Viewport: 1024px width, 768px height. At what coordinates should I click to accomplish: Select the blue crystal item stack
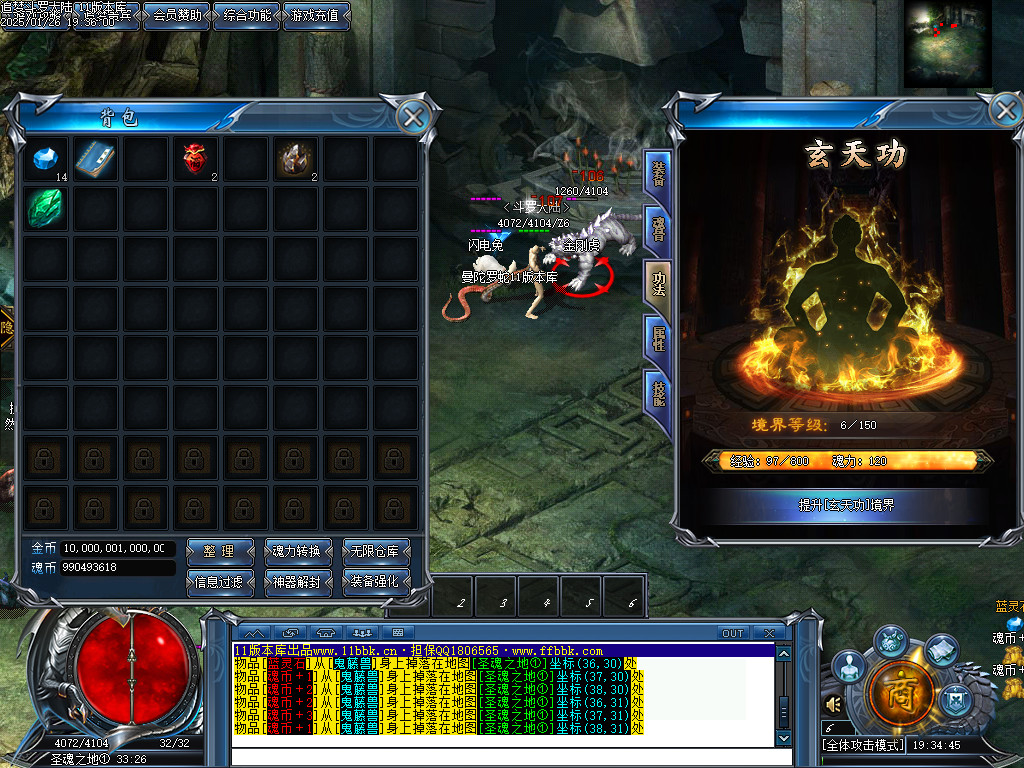(x=46, y=158)
